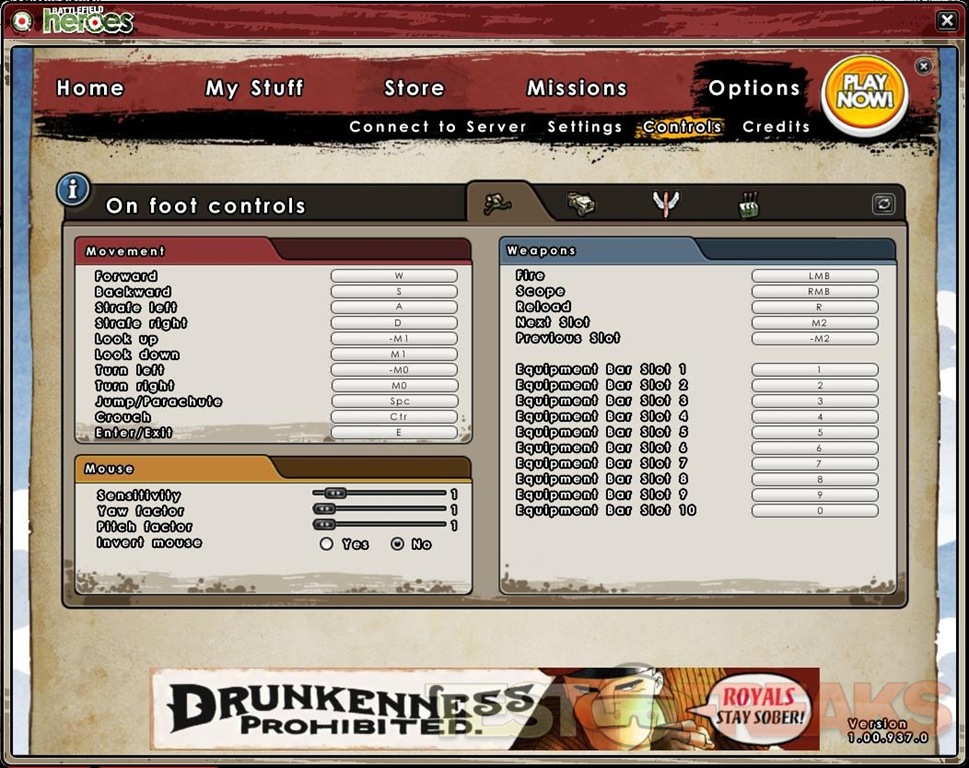Open the Drunkenness Prohibited banner

coord(484,708)
